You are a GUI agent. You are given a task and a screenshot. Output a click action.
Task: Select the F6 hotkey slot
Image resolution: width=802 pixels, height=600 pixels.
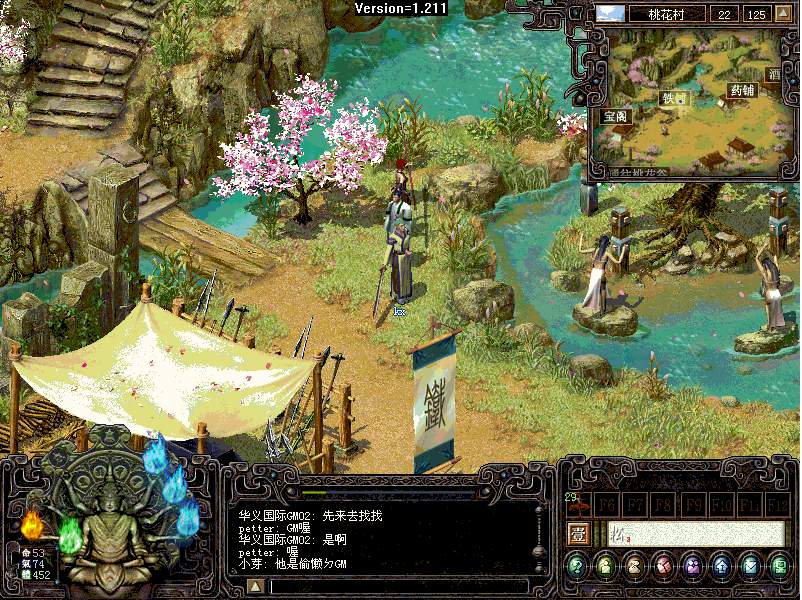click(607, 503)
